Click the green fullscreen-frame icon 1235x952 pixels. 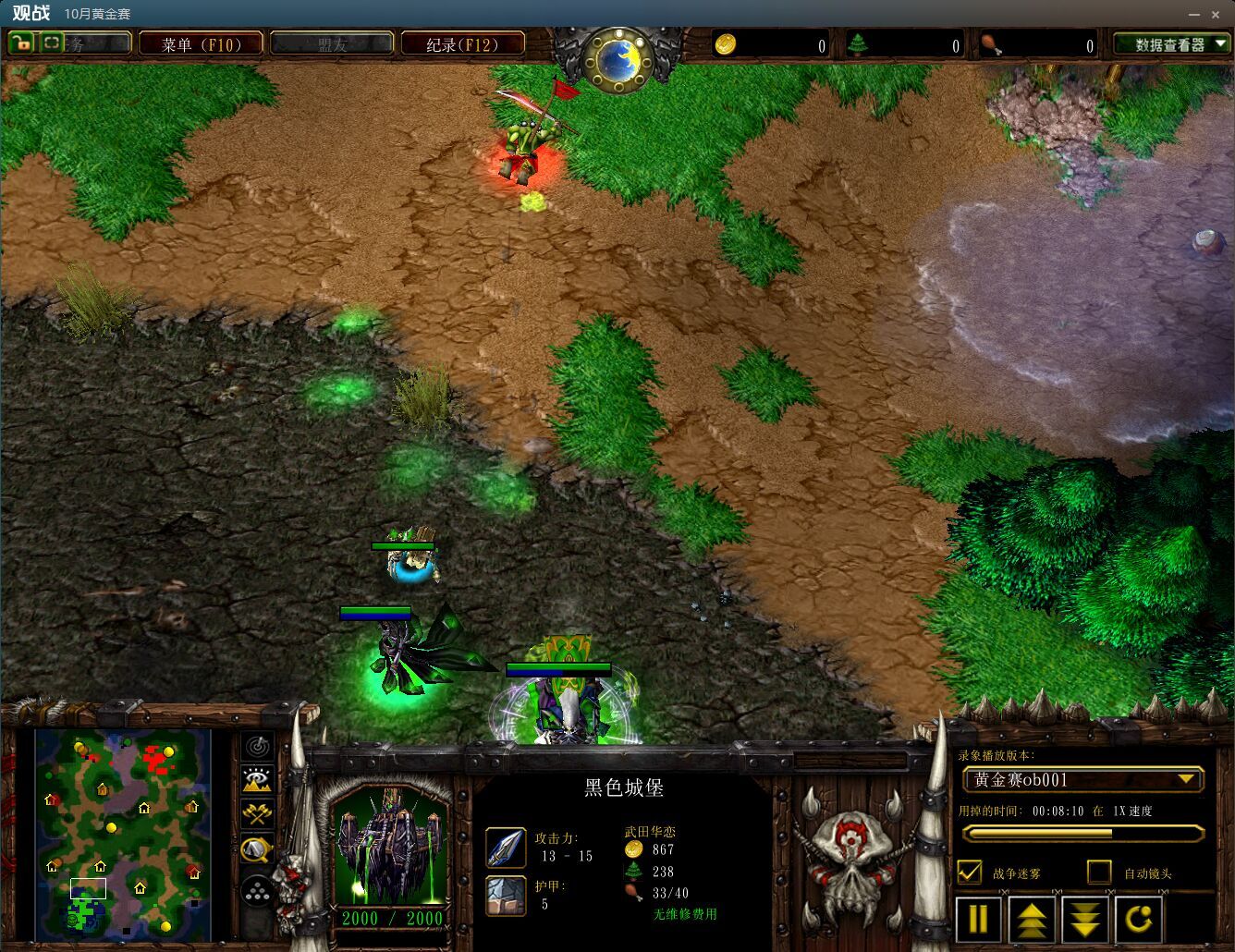pos(52,43)
